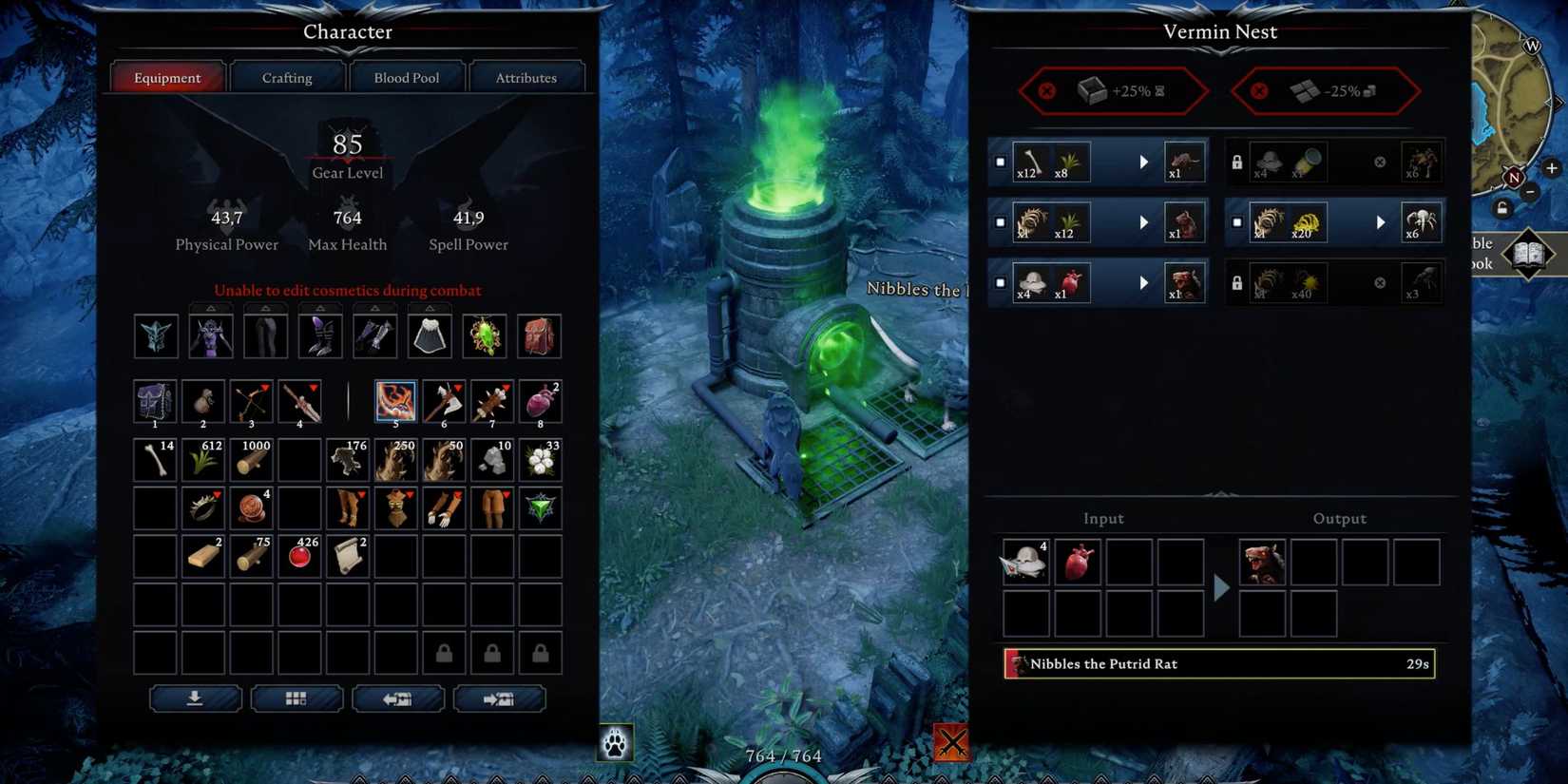Open the Attributes tab
The image size is (1568, 784).
[527, 77]
